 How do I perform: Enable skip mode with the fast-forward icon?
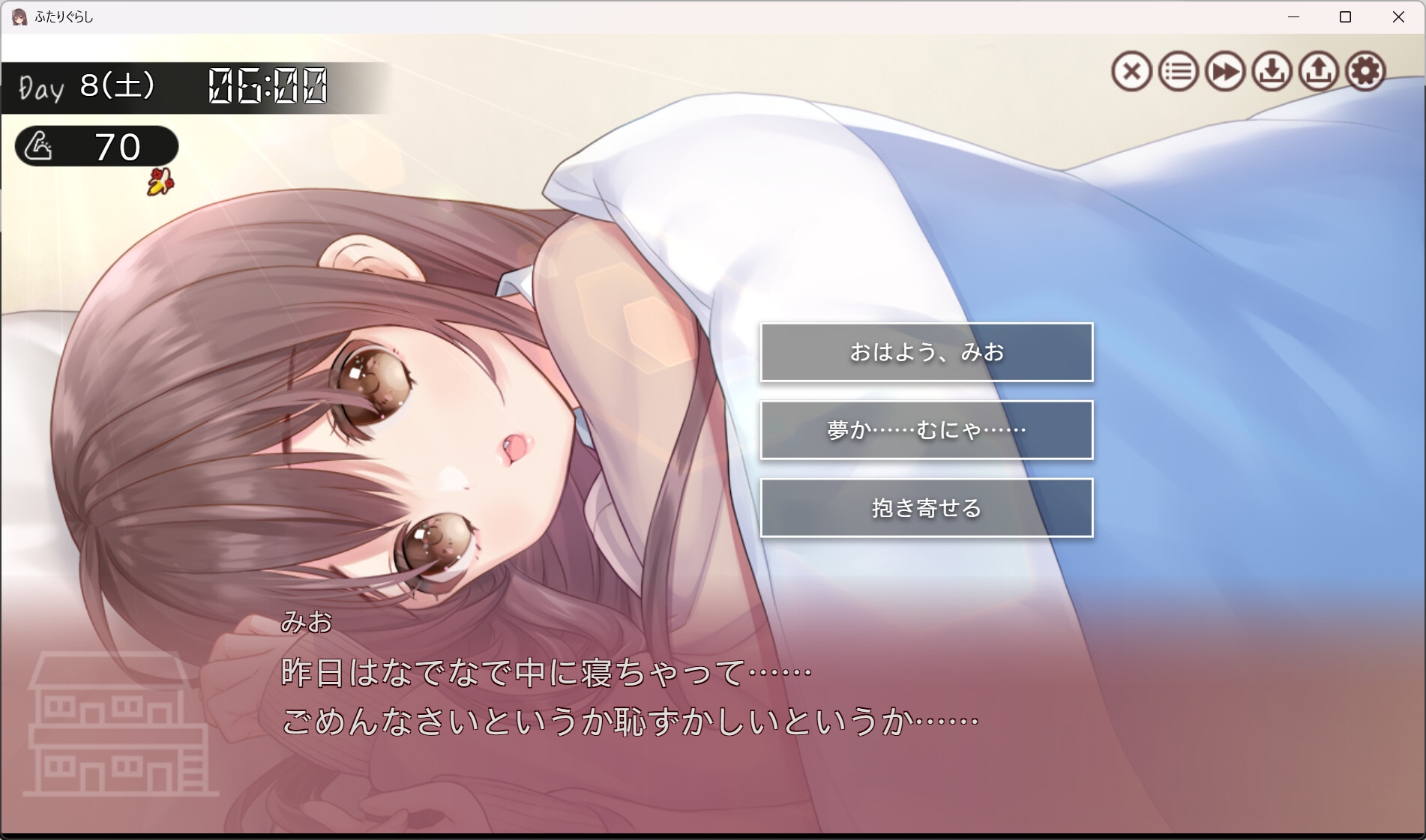[1226, 72]
